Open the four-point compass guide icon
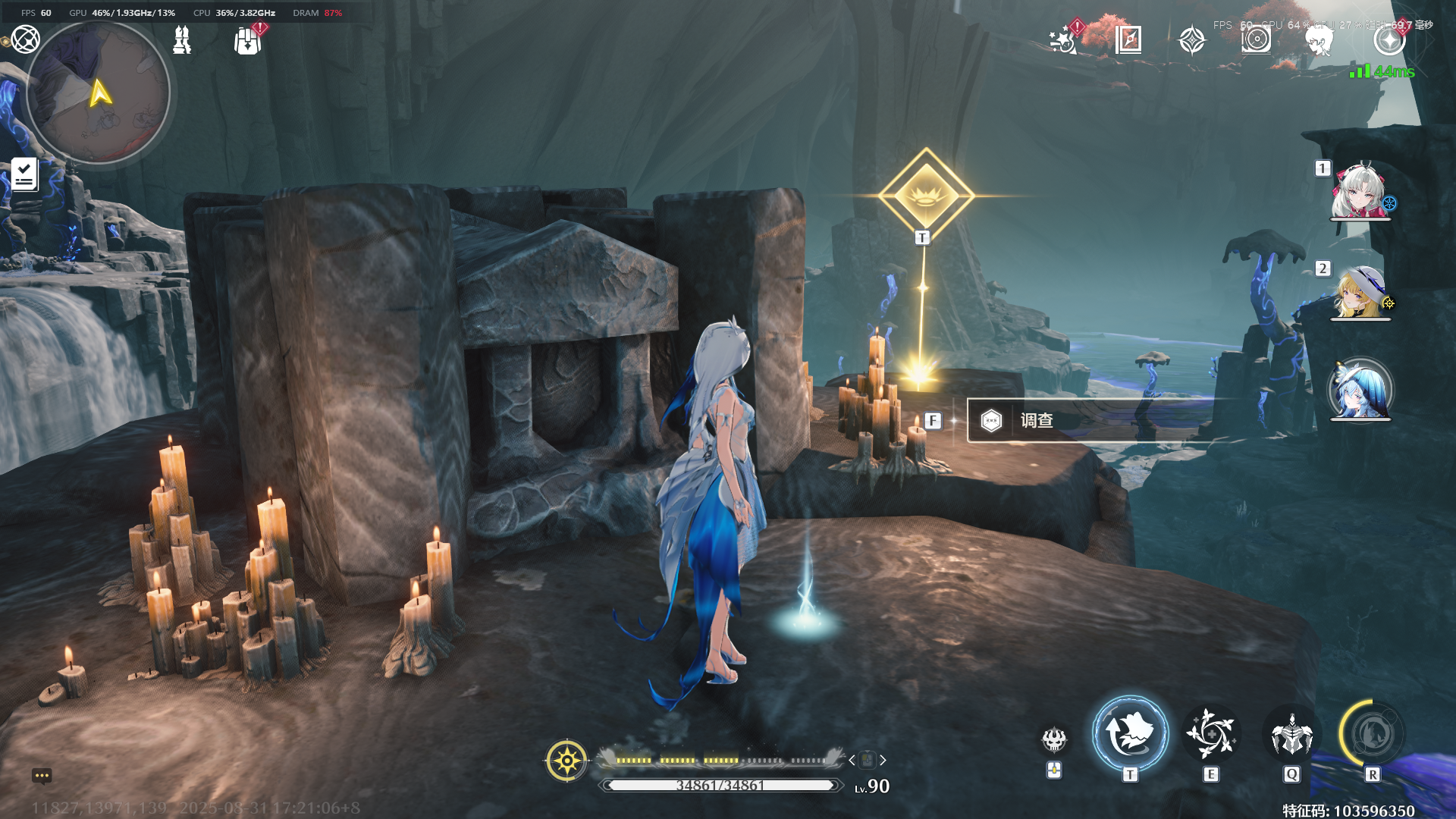 pyautogui.click(x=1192, y=39)
